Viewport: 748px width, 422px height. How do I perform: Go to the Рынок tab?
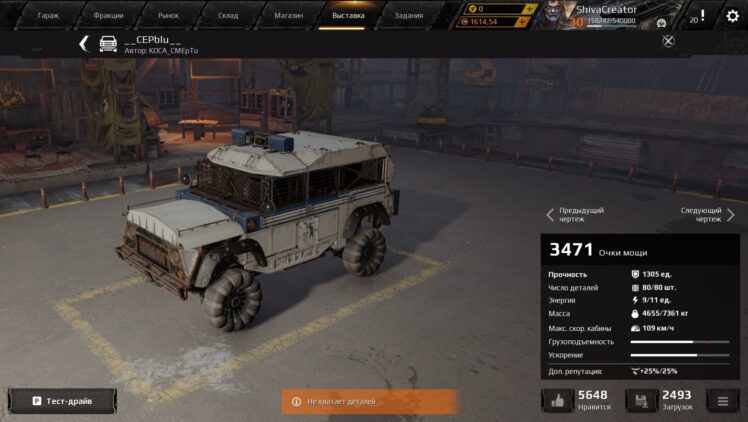tap(168, 16)
